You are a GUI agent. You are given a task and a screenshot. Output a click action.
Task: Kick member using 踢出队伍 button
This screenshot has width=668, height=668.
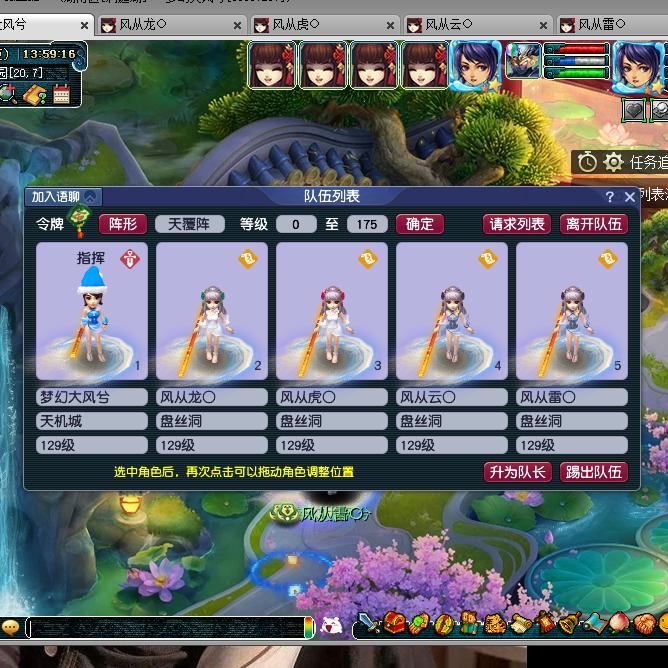tap(593, 472)
